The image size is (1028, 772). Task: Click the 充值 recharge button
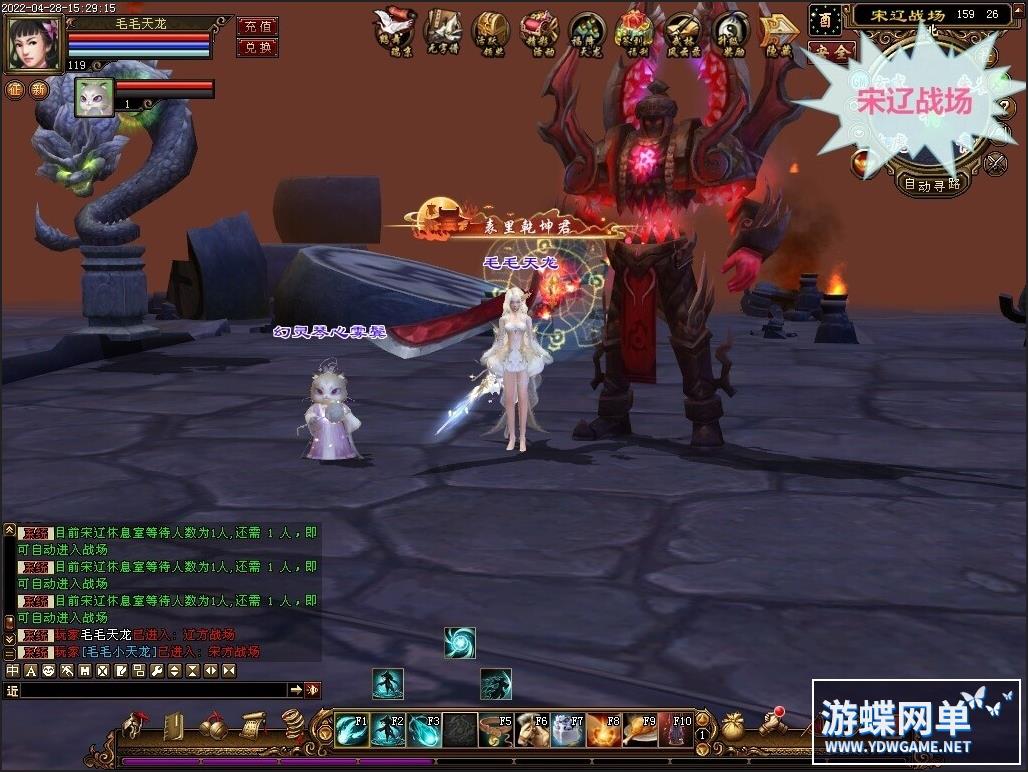point(257,26)
